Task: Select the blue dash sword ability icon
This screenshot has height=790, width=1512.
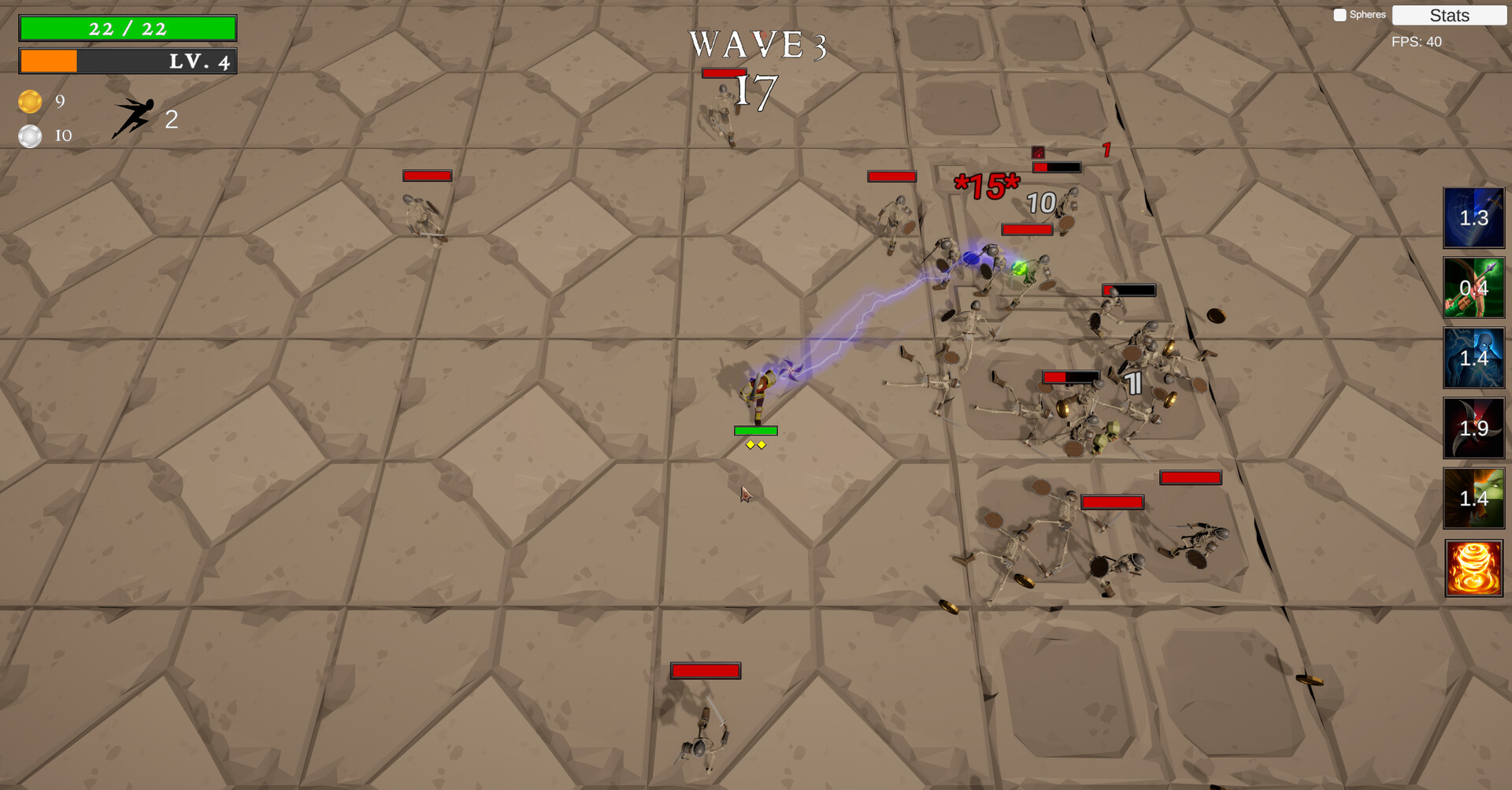Action: [1473, 218]
